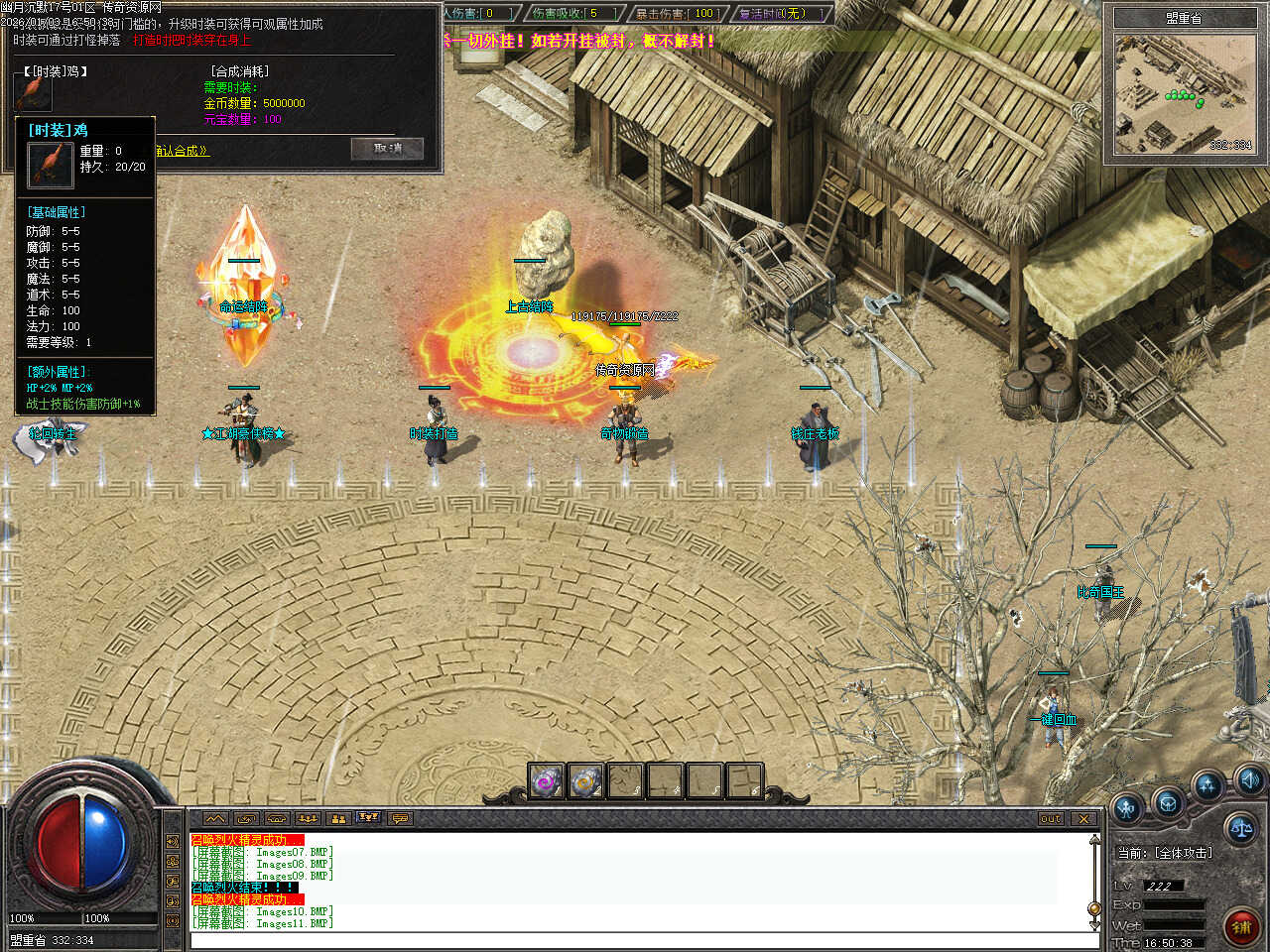Confirm synthesis via the 确认合成 link
The image size is (1270, 952).
pyautogui.click(x=184, y=151)
